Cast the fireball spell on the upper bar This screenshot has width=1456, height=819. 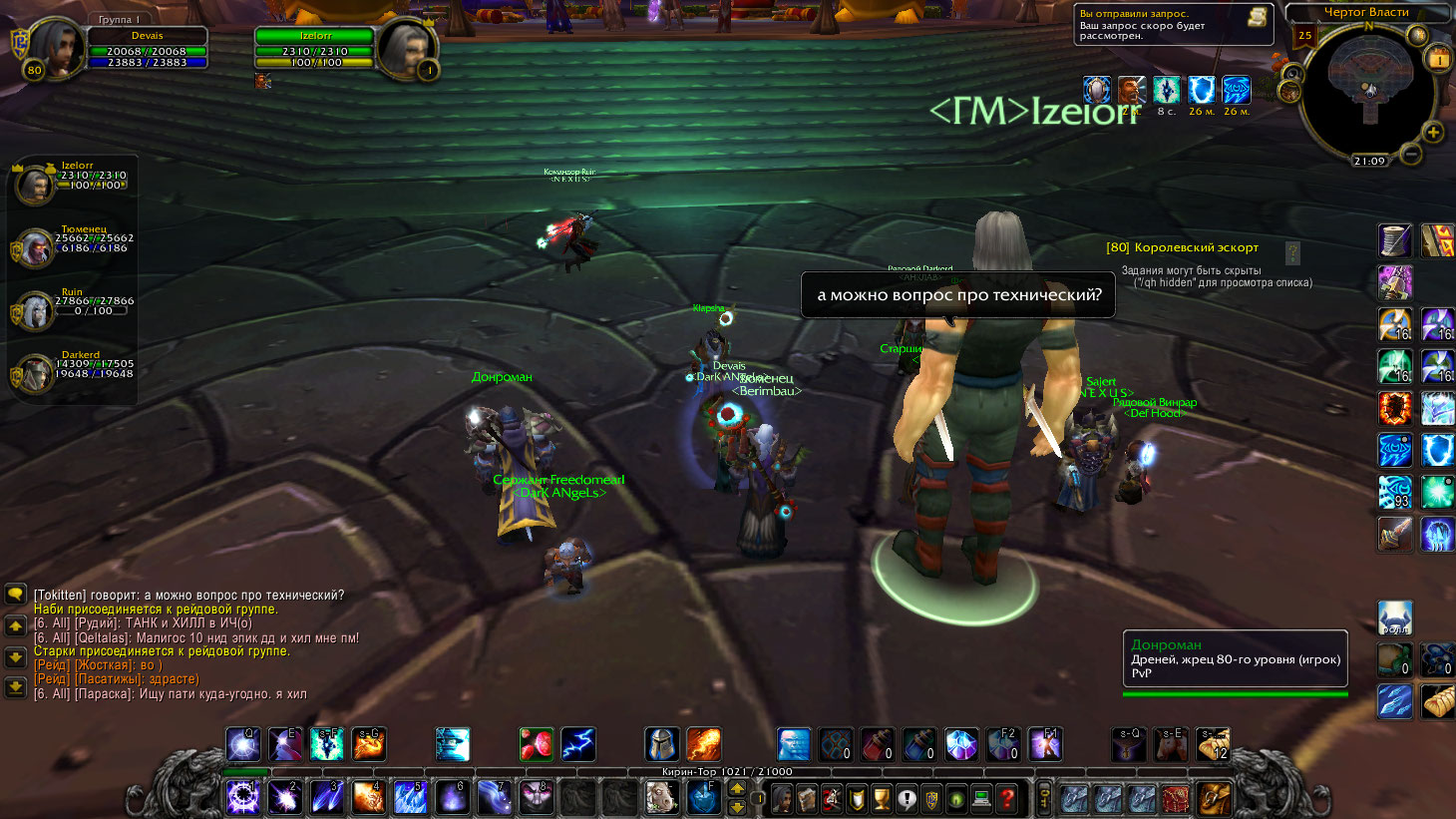(x=703, y=744)
